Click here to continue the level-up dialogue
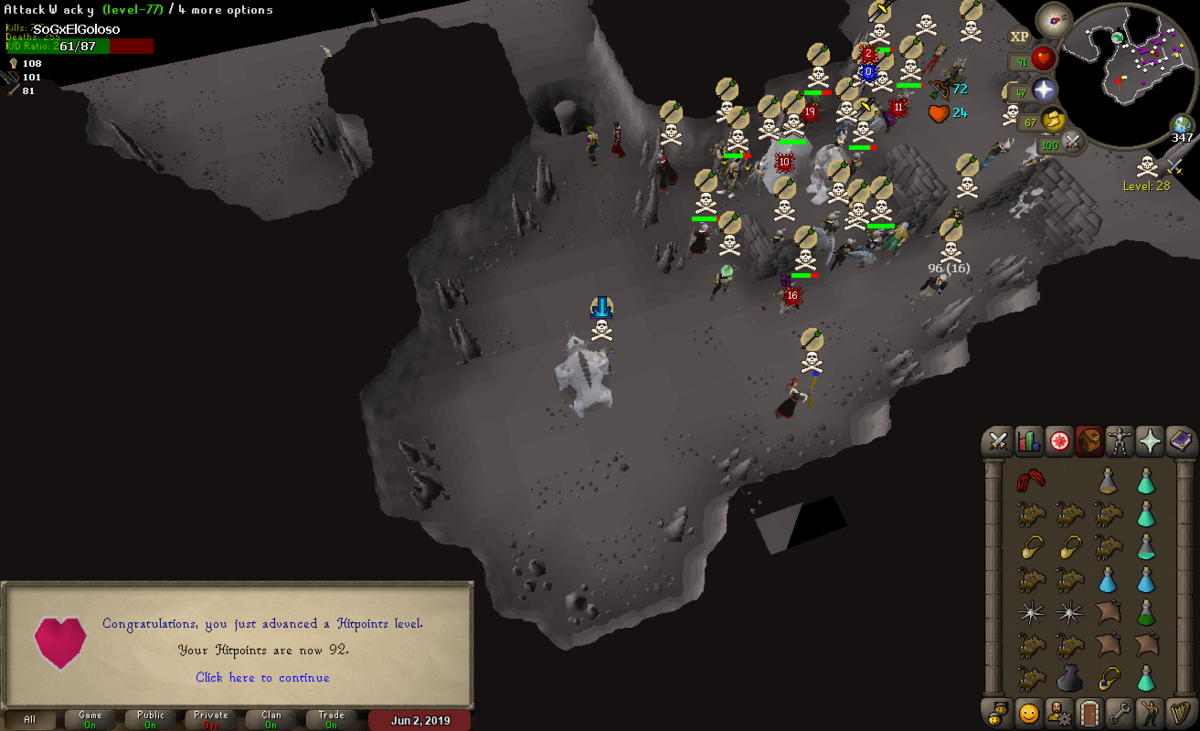The height and width of the screenshot is (731, 1200). coord(262,677)
